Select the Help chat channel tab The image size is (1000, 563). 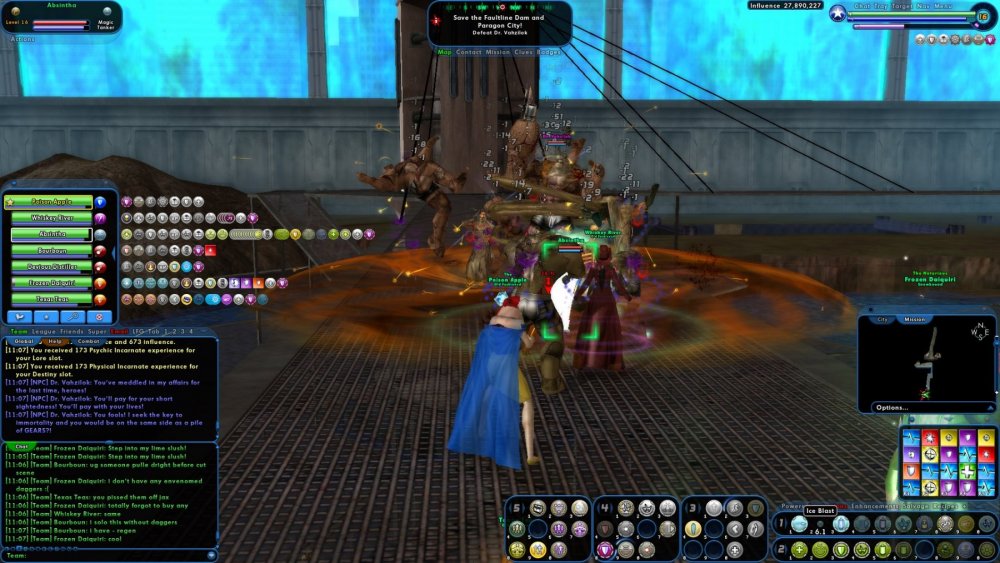point(55,341)
